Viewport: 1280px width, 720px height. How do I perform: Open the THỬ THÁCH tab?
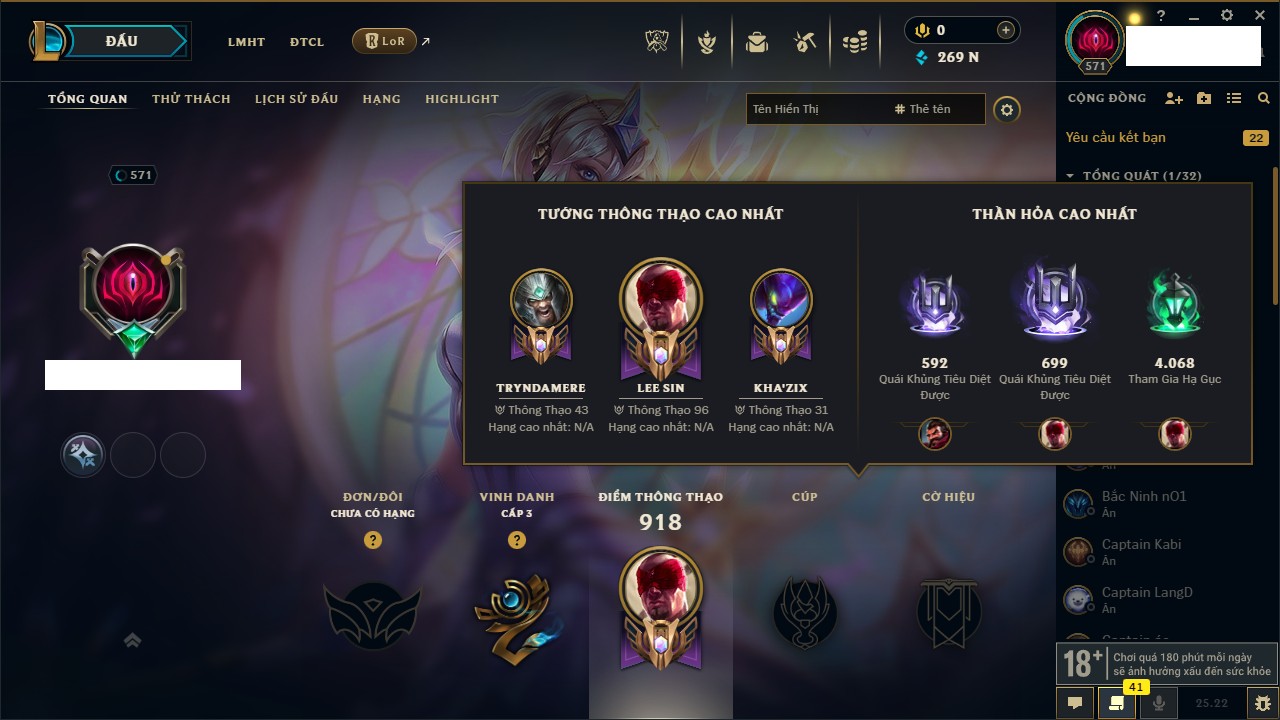point(191,99)
